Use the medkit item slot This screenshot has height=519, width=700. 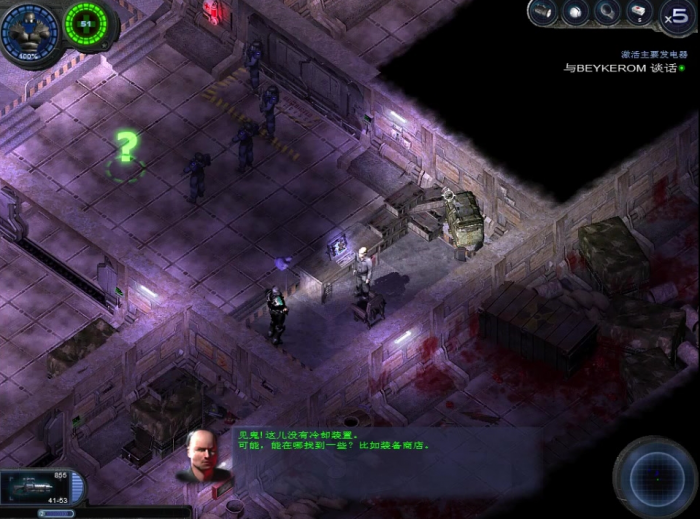(638, 12)
